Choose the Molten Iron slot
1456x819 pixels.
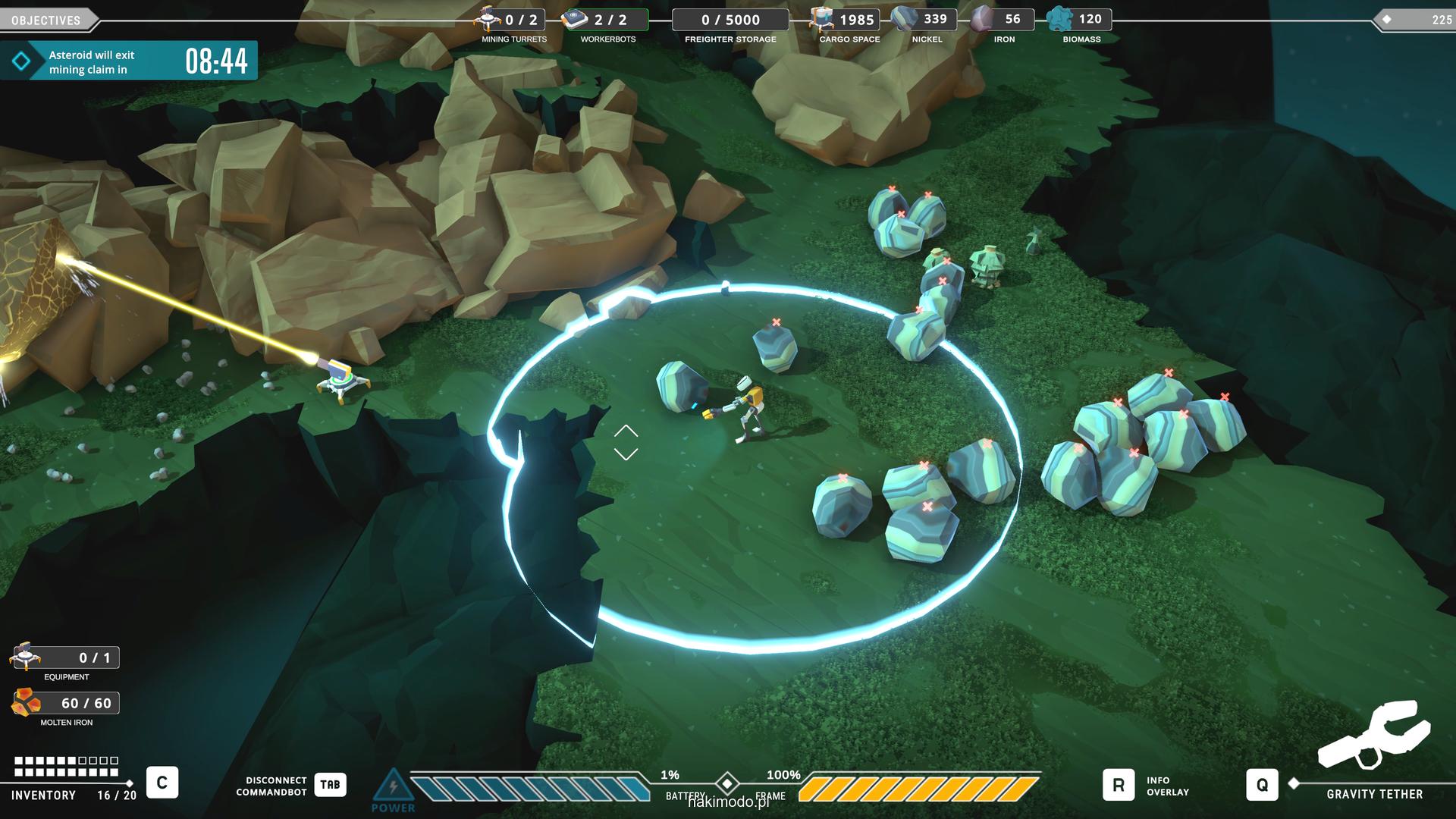26,703
